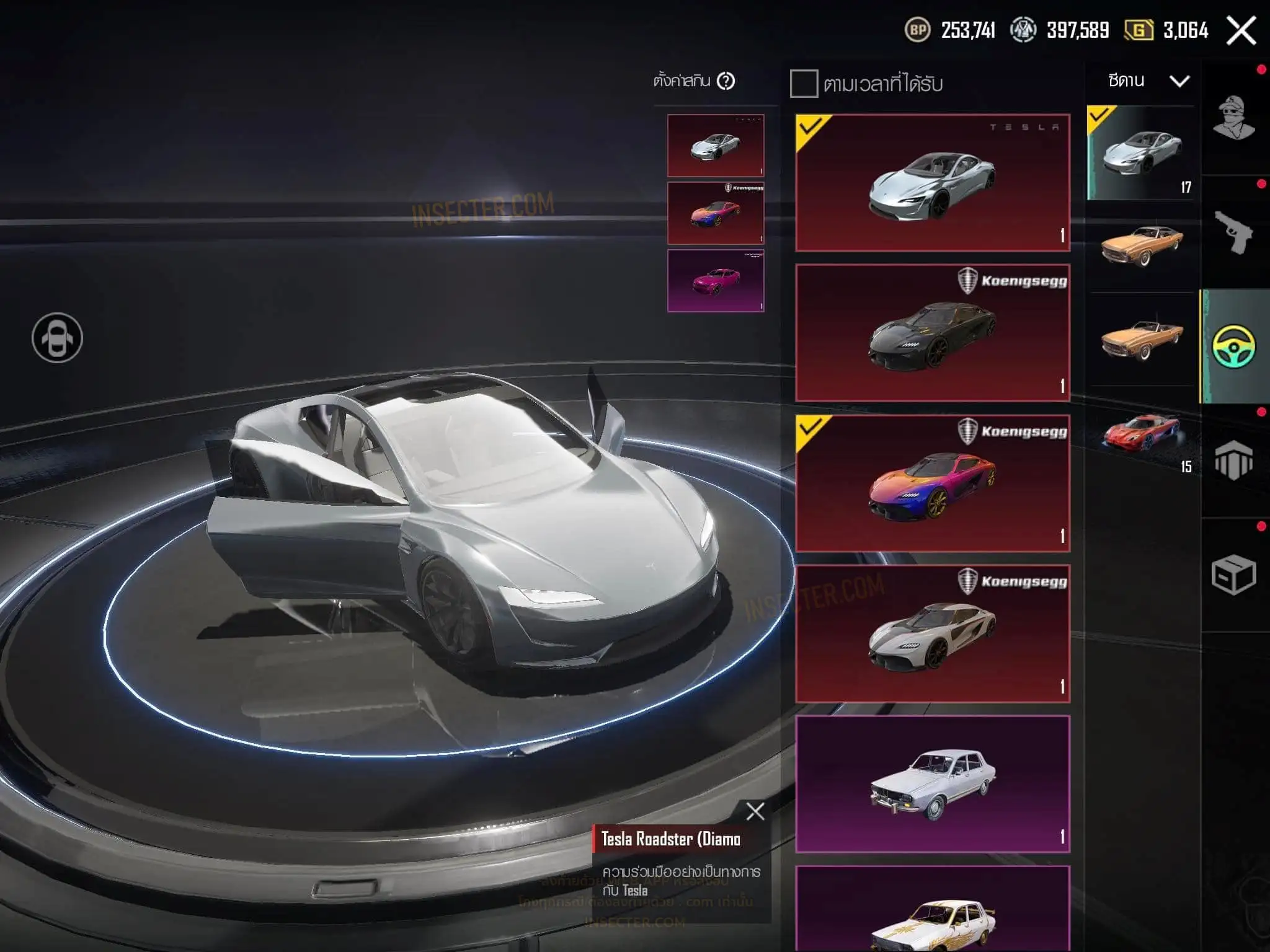The height and width of the screenshot is (952, 1270).
Task: Select the silver Tesla Roadster skin card
Action: coord(933,183)
